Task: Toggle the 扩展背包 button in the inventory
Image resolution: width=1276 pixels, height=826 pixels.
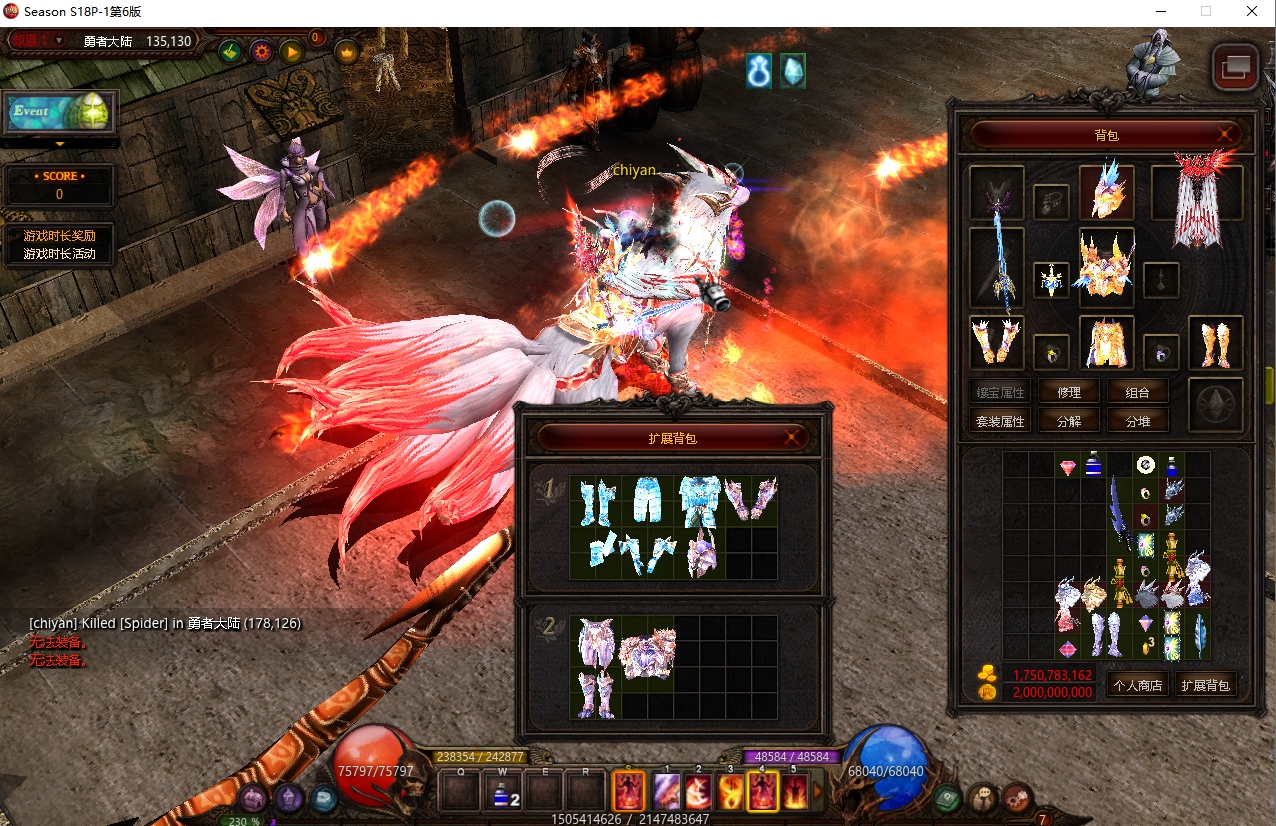Action: coord(1205,685)
